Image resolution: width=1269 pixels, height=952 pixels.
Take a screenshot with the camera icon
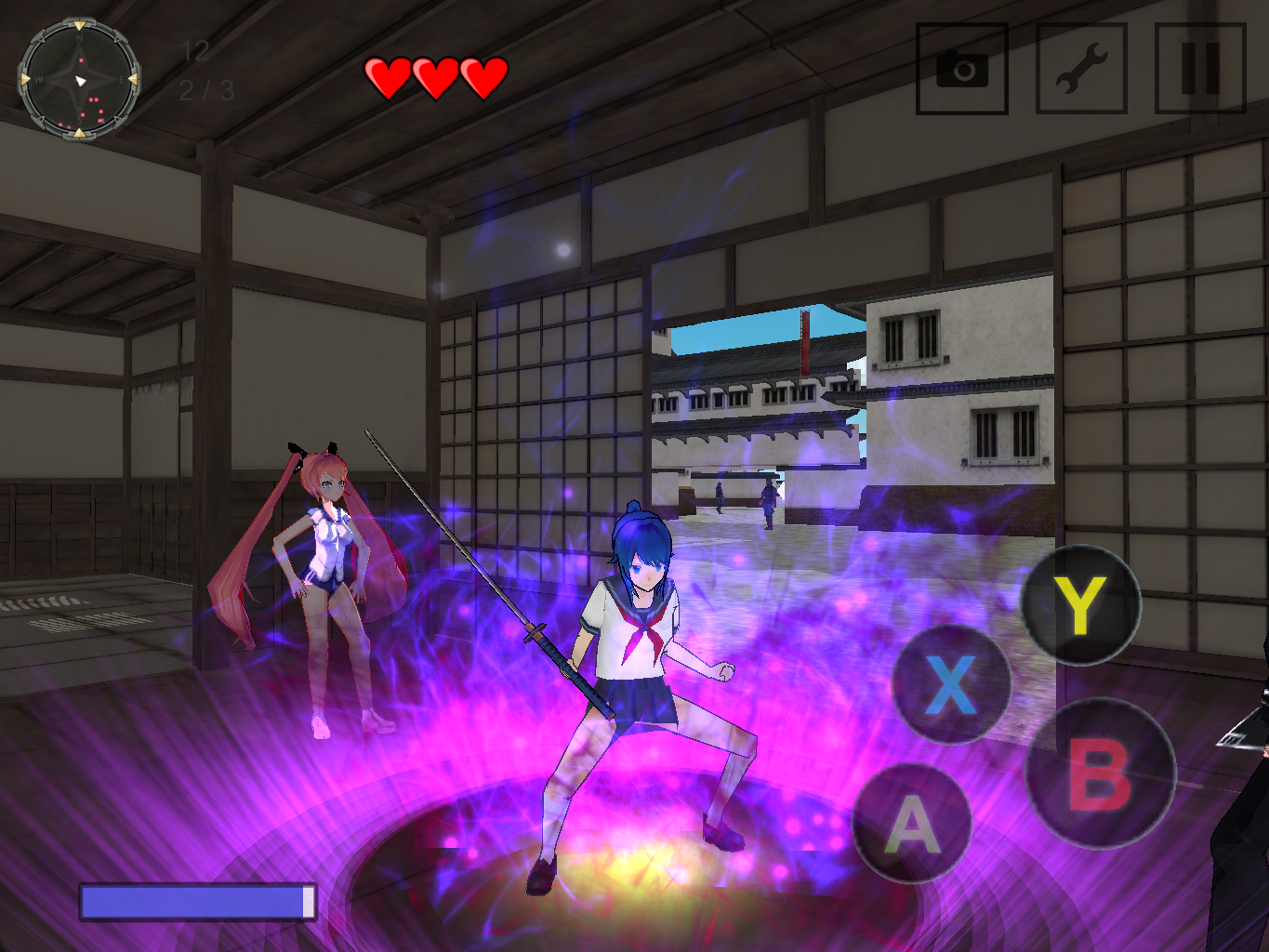[962, 69]
